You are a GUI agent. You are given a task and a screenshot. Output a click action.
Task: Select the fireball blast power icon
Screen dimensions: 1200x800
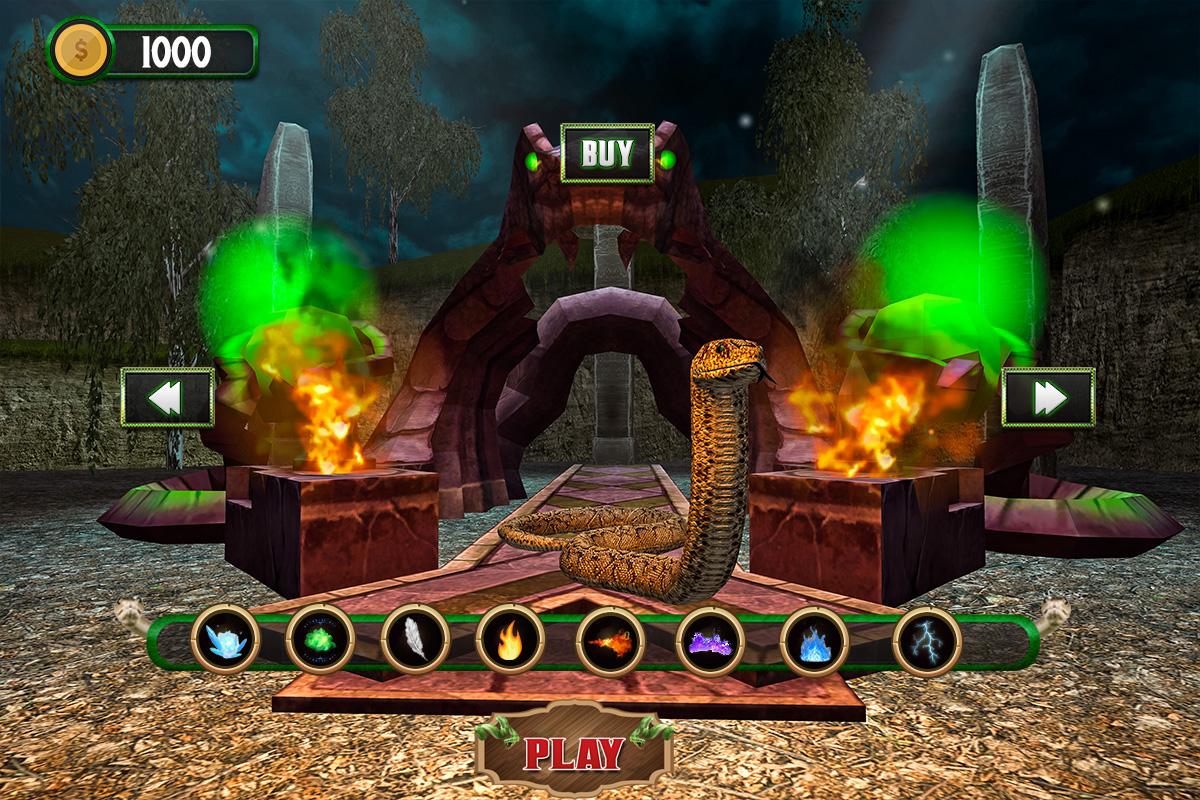(609, 640)
